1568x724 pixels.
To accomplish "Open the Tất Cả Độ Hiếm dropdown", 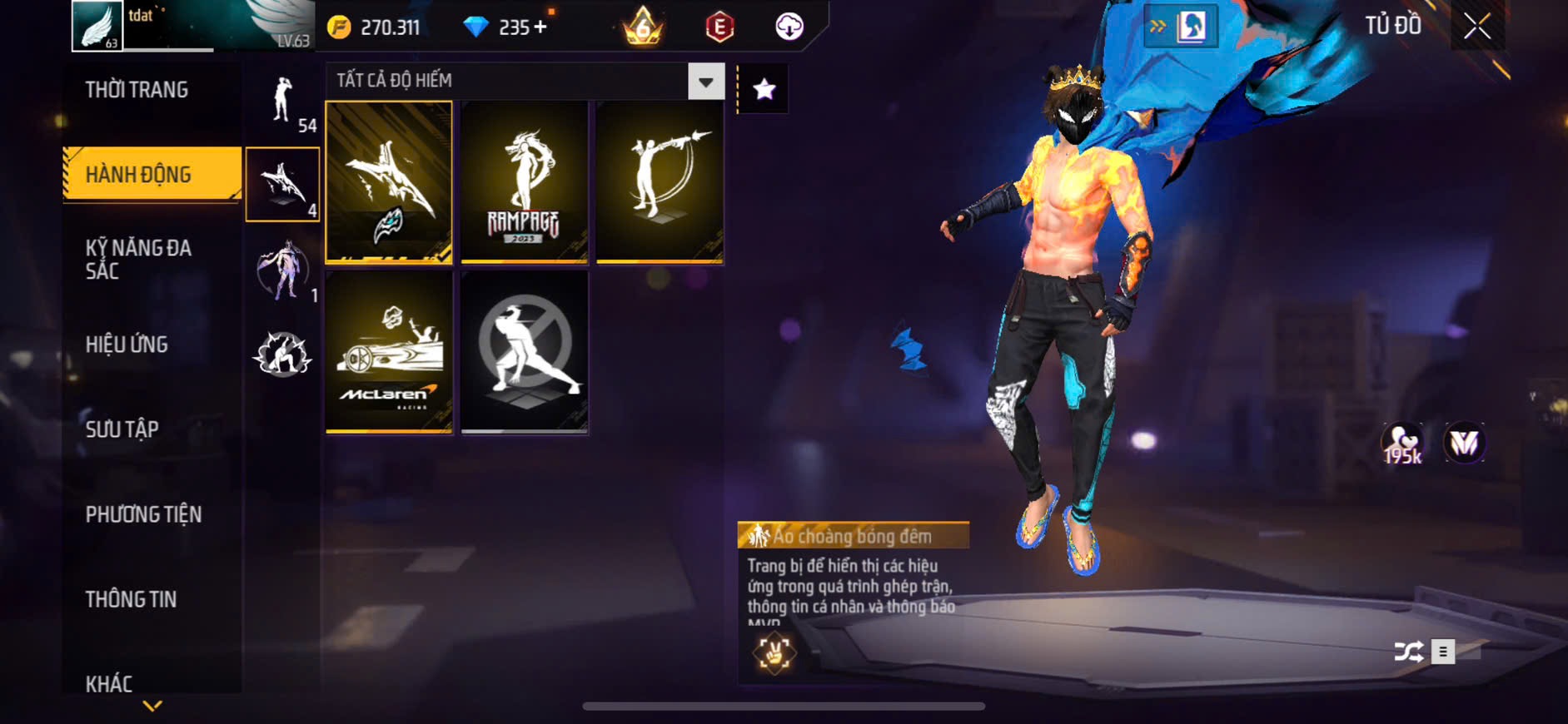I will (705, 82).
